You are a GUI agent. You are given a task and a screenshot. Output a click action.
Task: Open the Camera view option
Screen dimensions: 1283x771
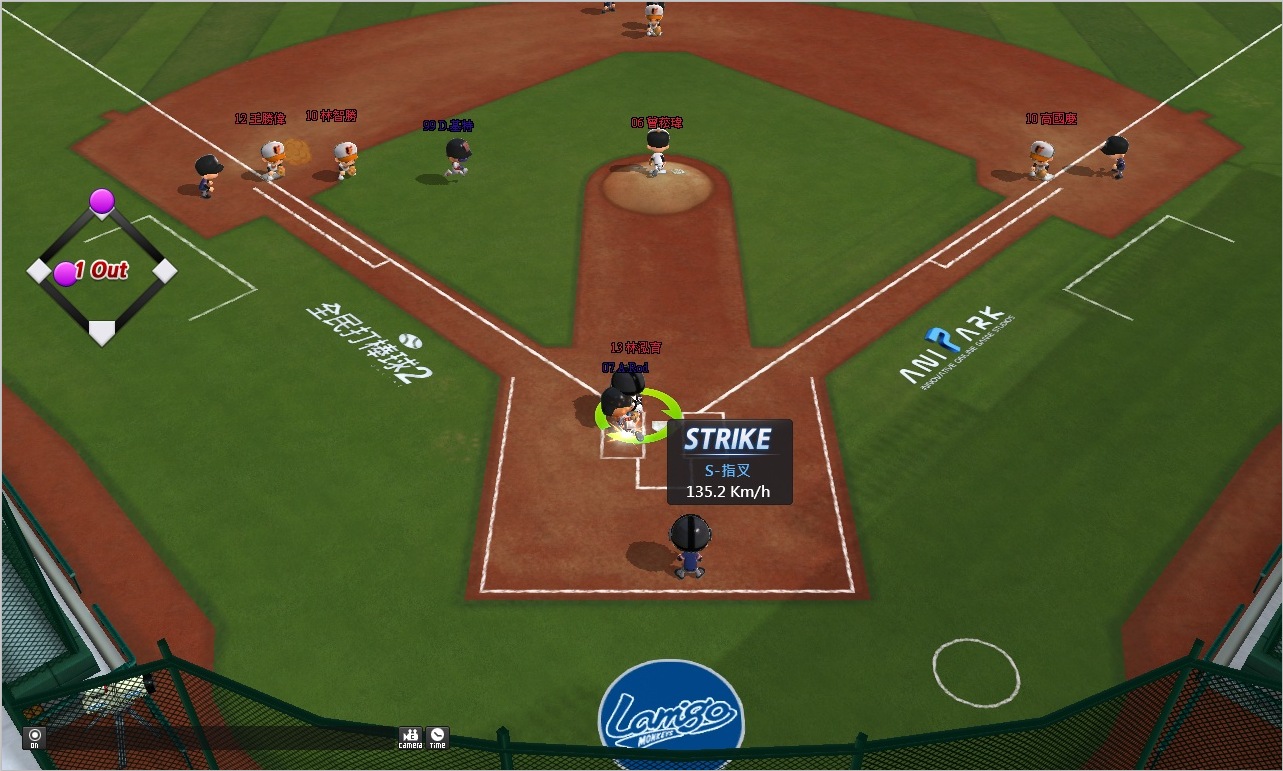[410, 738]
